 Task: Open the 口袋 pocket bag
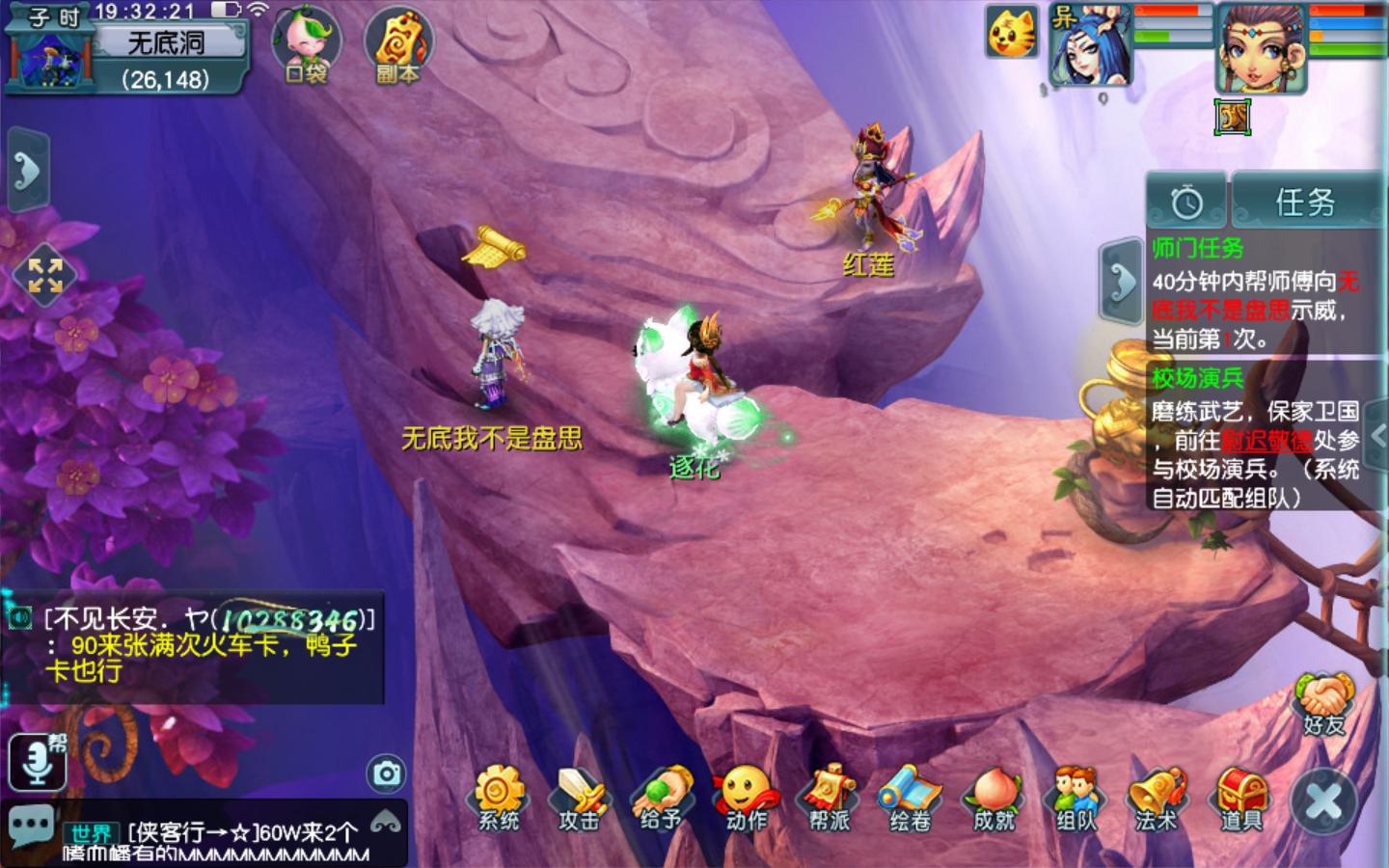(x=307, y=43)
